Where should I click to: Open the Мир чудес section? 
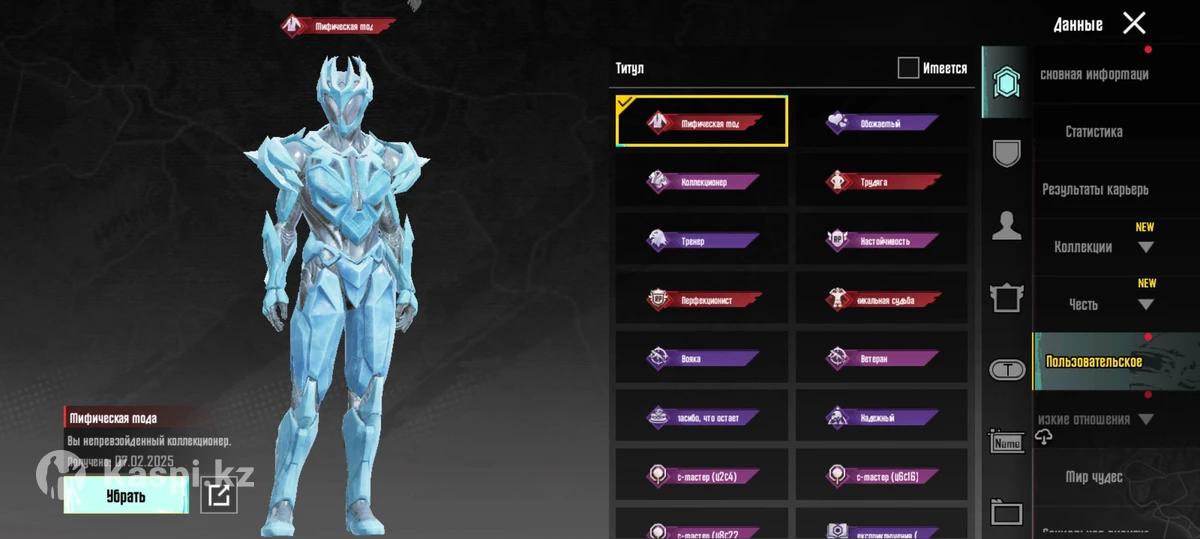click(x=1094, y=477)
